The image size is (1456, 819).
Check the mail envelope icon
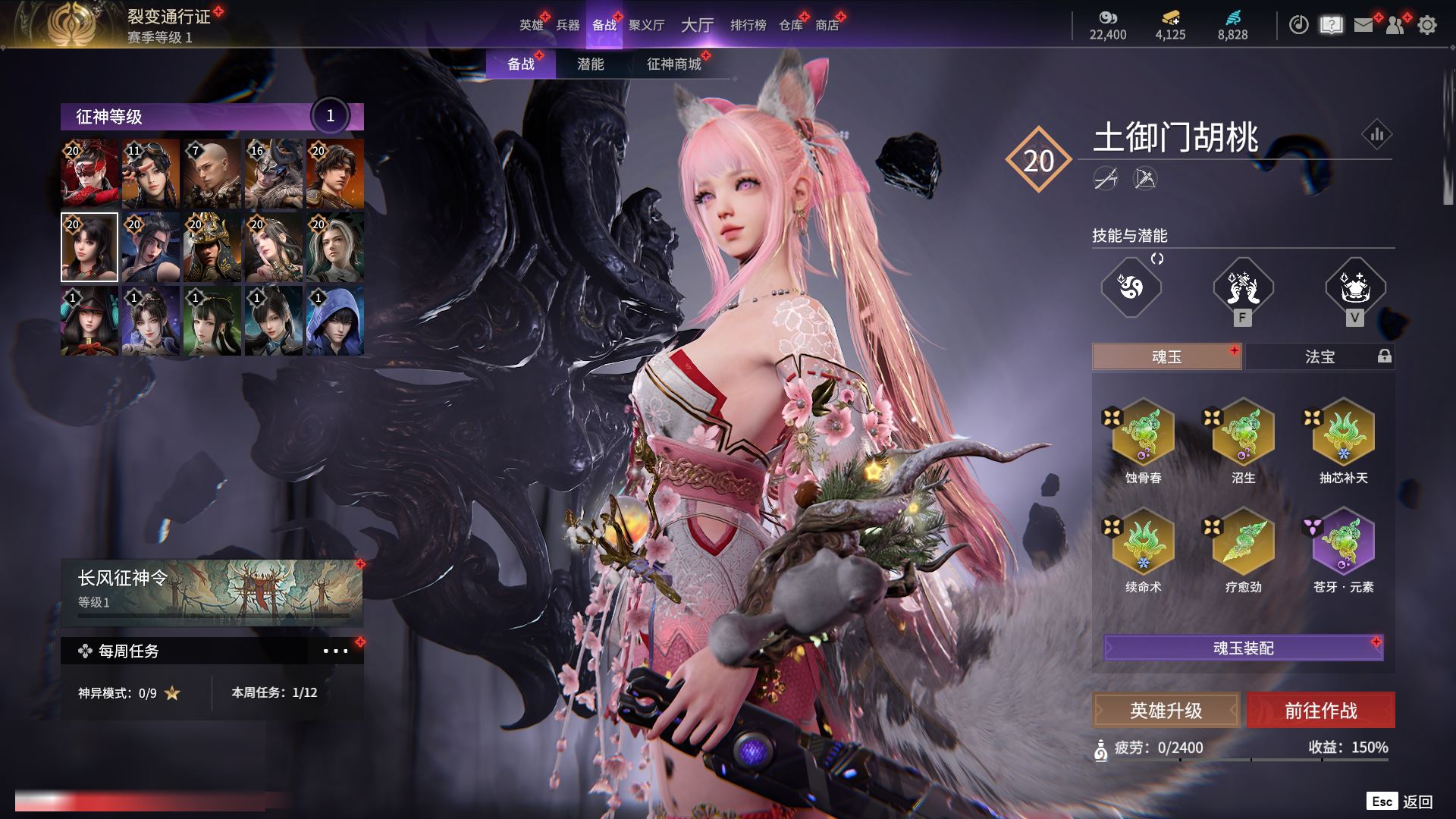[1363, 25]
